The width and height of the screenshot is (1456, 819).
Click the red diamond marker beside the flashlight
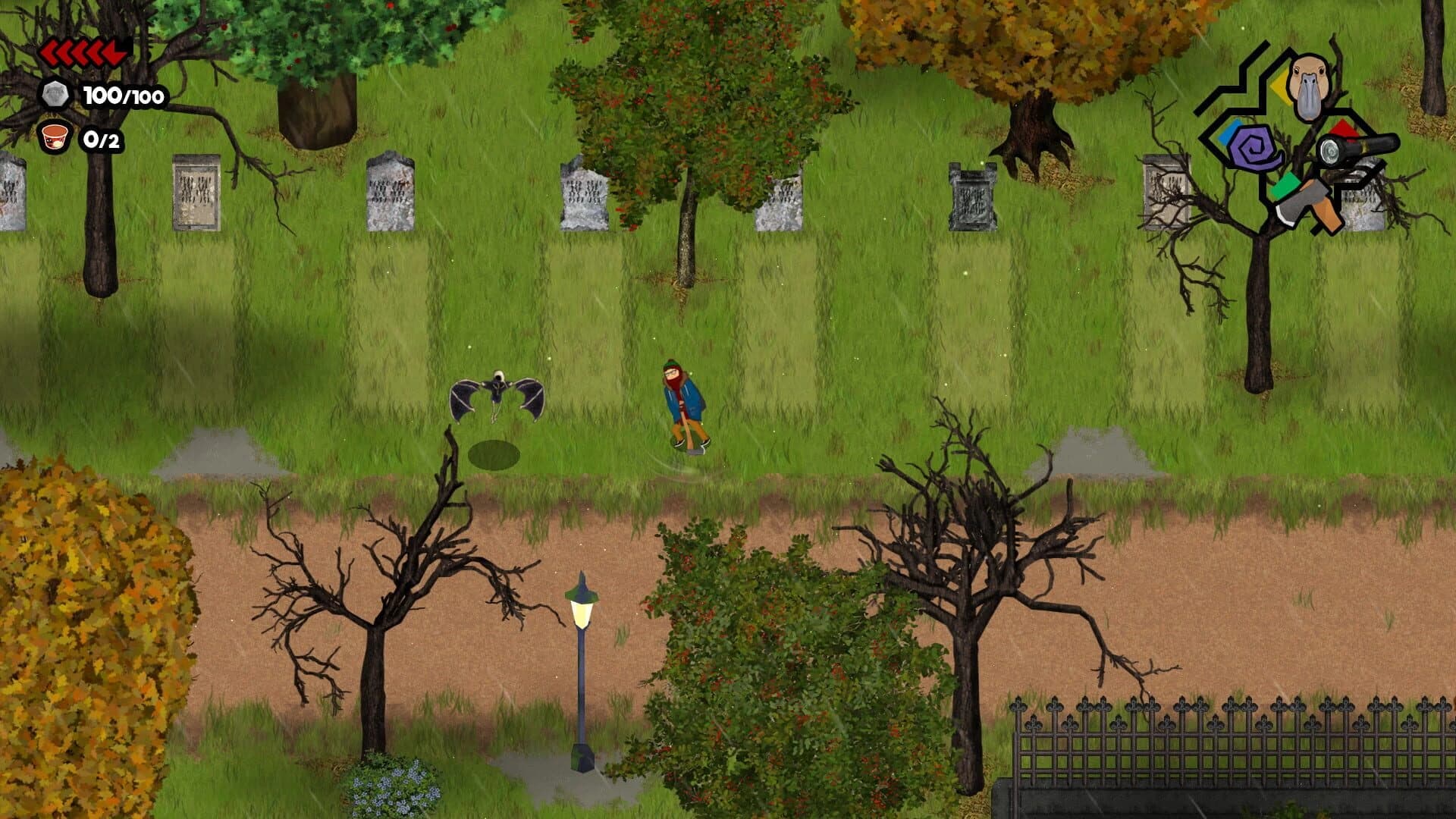tap(1345, 126)
